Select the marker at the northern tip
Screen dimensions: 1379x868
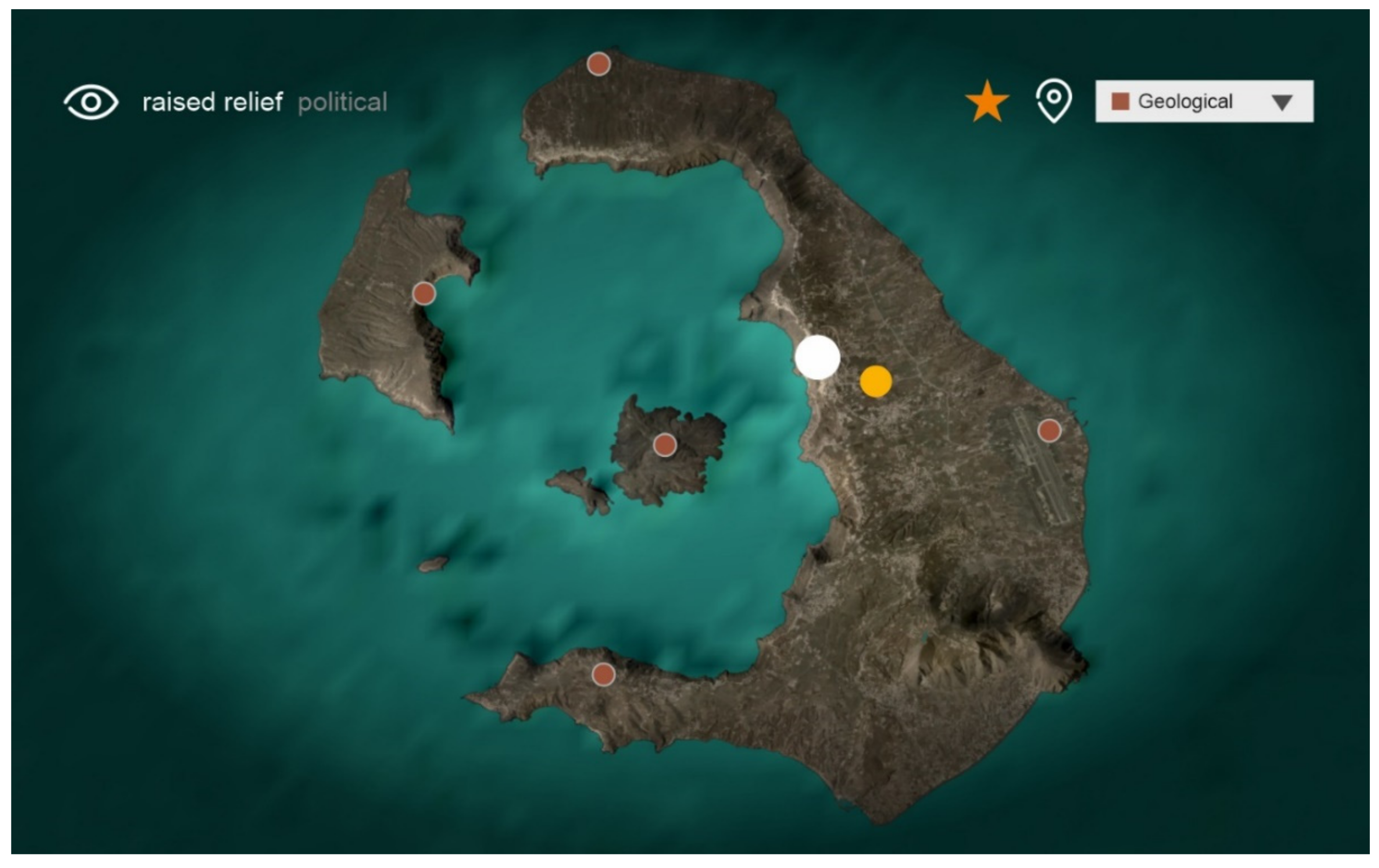point(598,64)
